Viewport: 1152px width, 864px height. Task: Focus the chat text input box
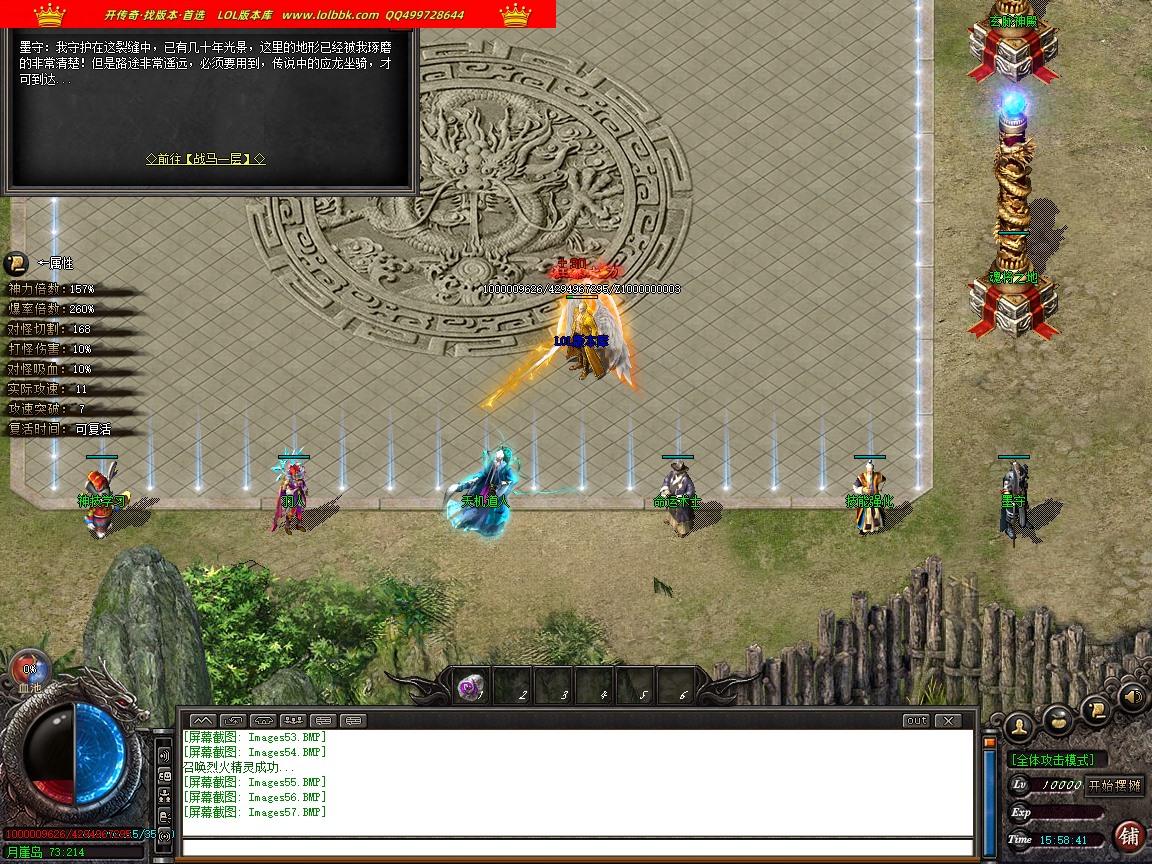(577, 848)
